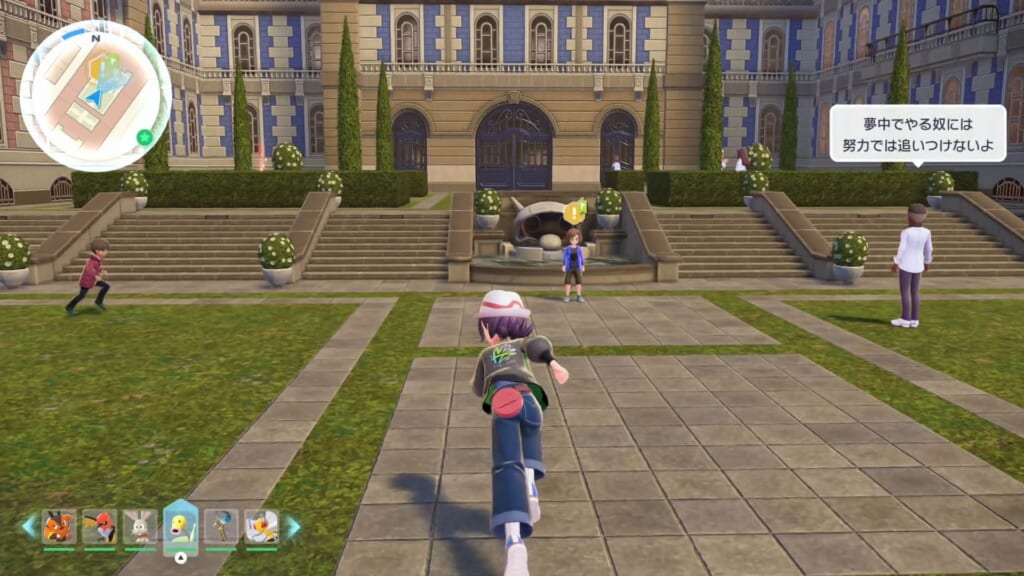Select the highlighted yellow Bellsprout slot

click(181, 526)
